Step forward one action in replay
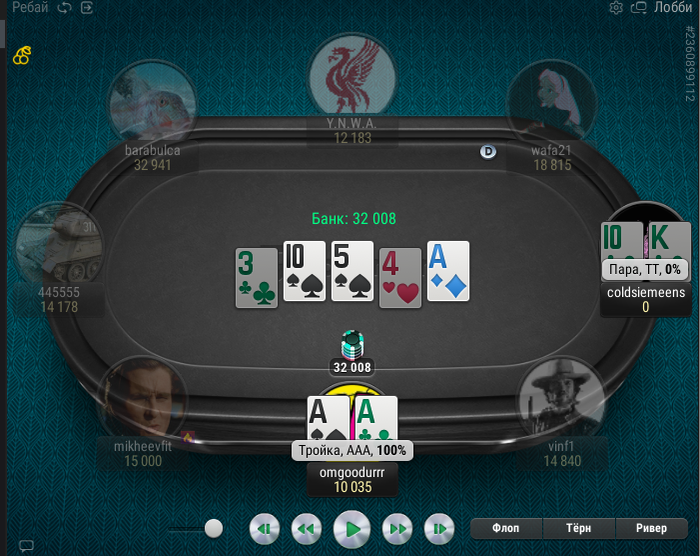 (397, 528)
